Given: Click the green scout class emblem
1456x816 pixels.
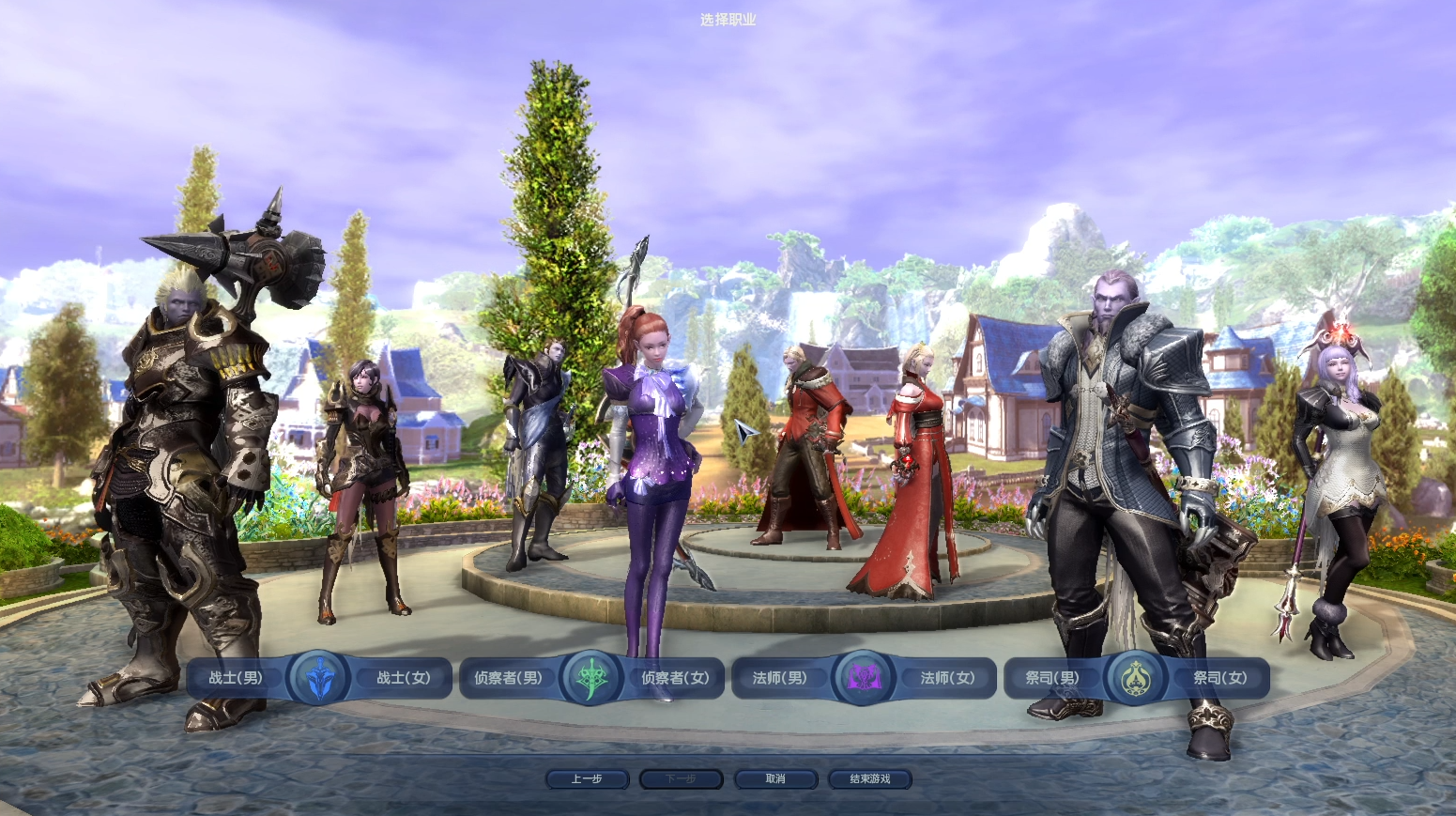Looking at the screenshot, I should (591, 678).
